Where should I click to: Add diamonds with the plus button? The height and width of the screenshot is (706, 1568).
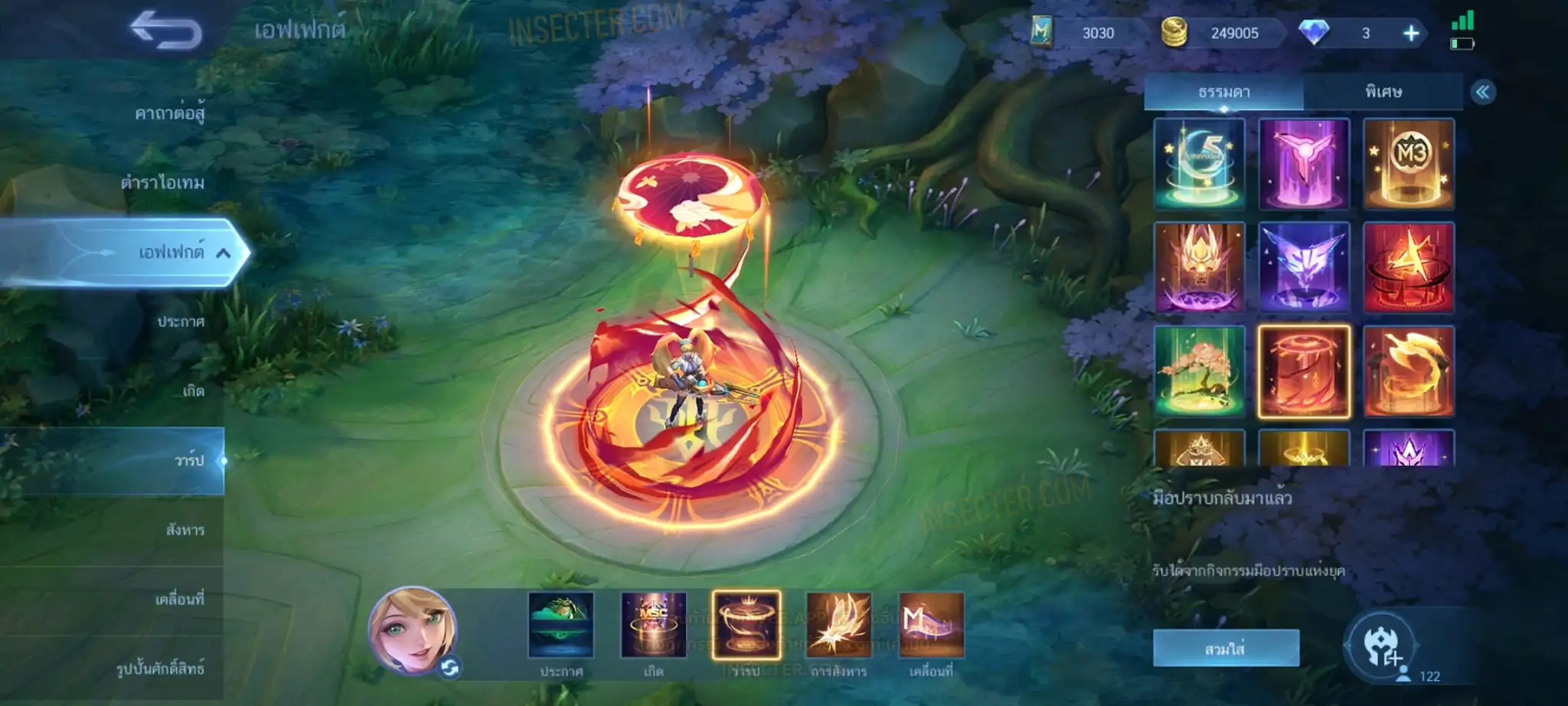point(1410,33)
